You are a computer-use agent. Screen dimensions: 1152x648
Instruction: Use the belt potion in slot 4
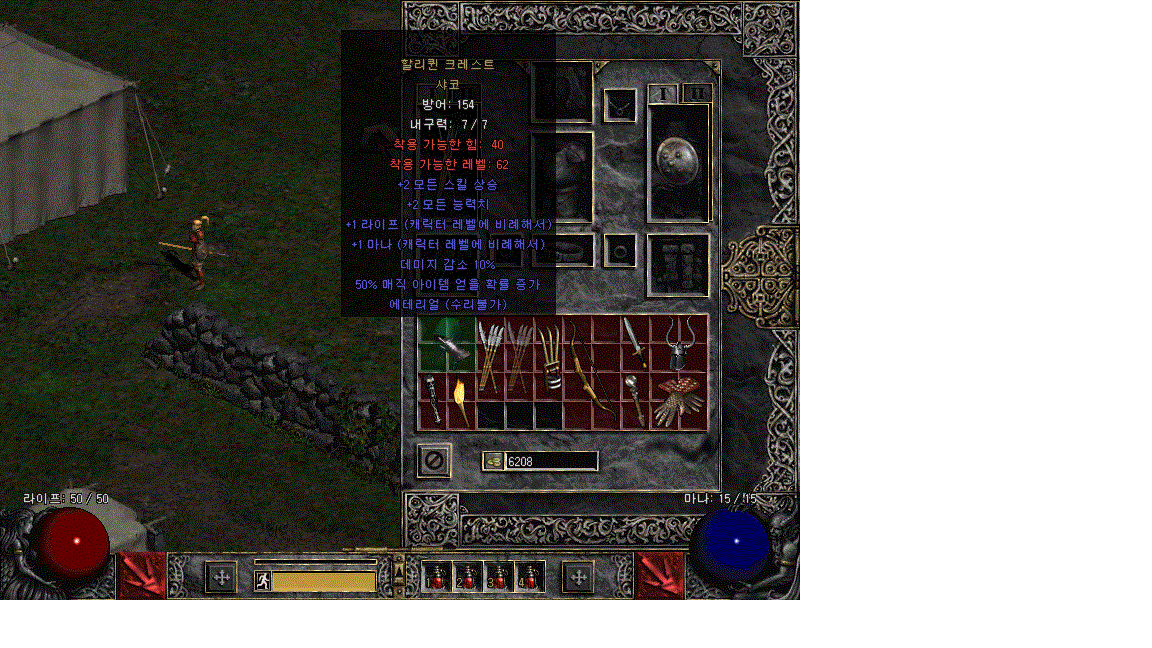click(x=530, y=577)
